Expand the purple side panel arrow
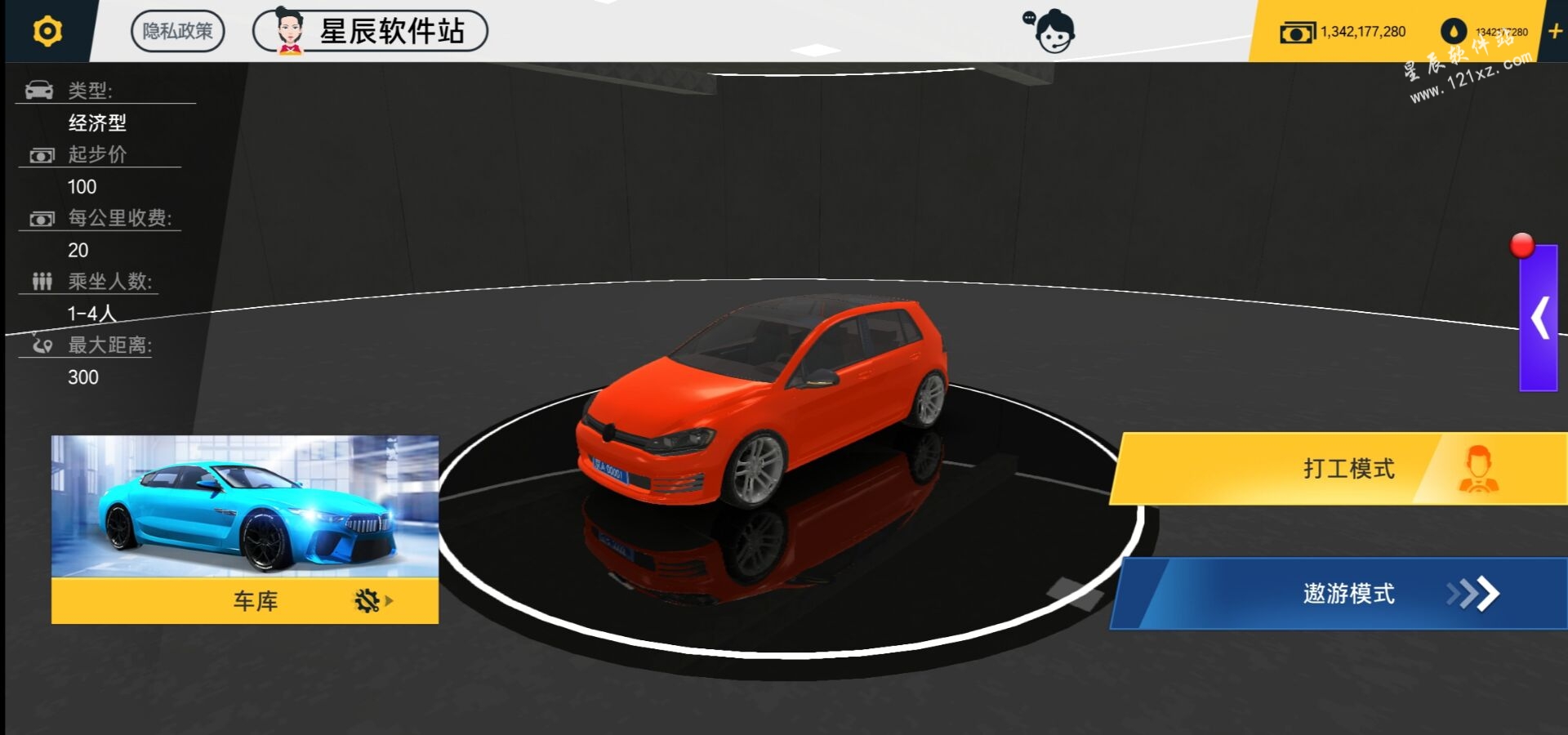Image resolution: width=1568 pixels, height=735 pixels. point(1539,318)
